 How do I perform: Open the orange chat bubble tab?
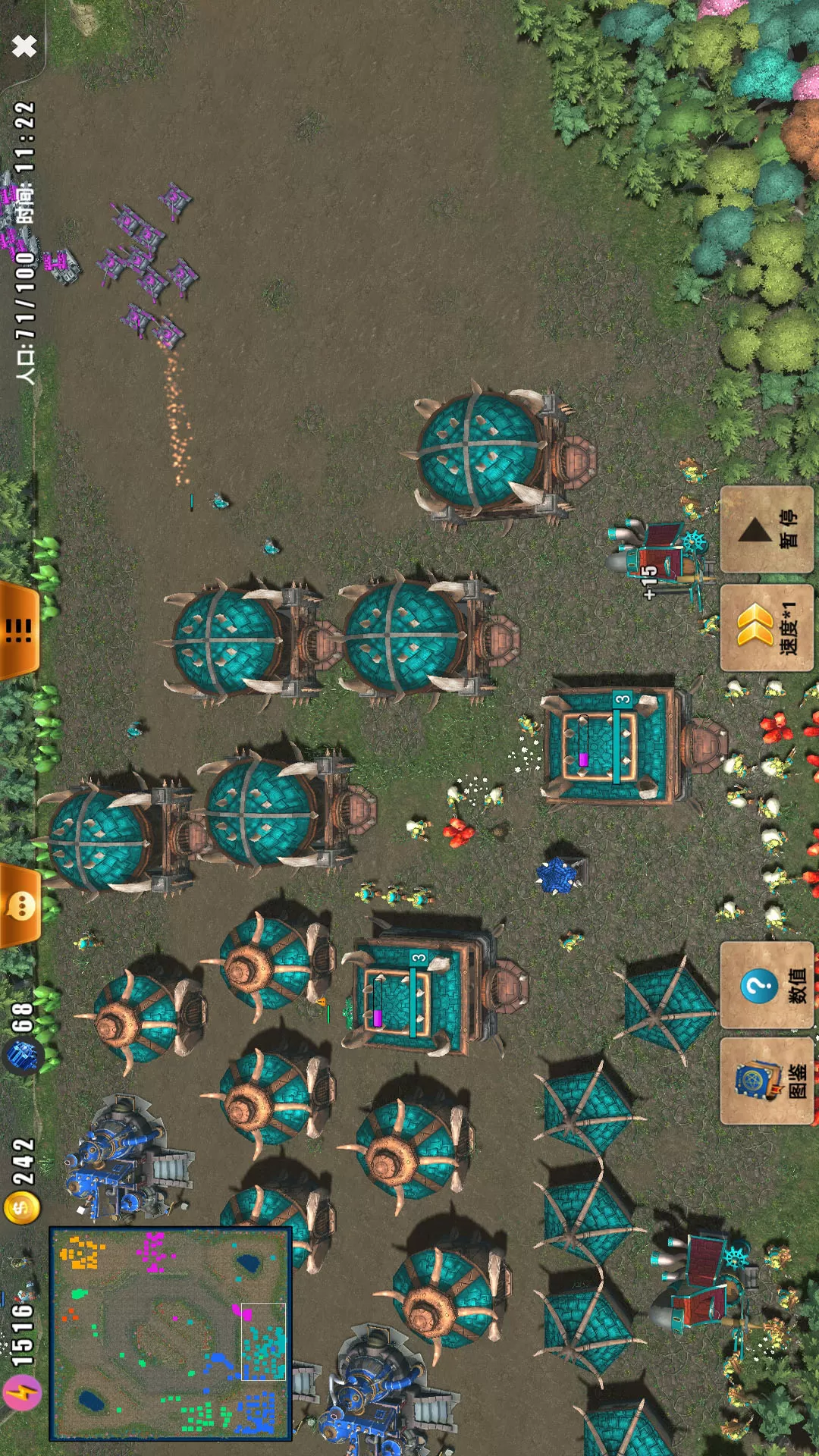20,905
